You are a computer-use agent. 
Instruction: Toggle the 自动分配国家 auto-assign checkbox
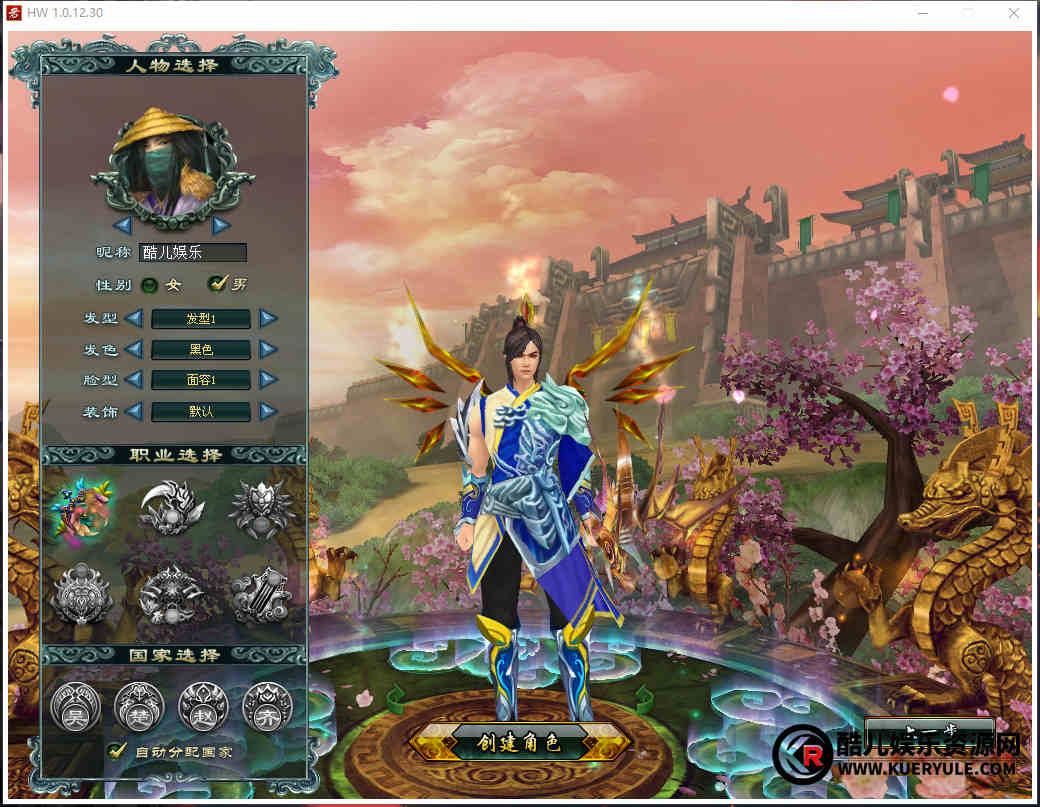pos(117,750)
